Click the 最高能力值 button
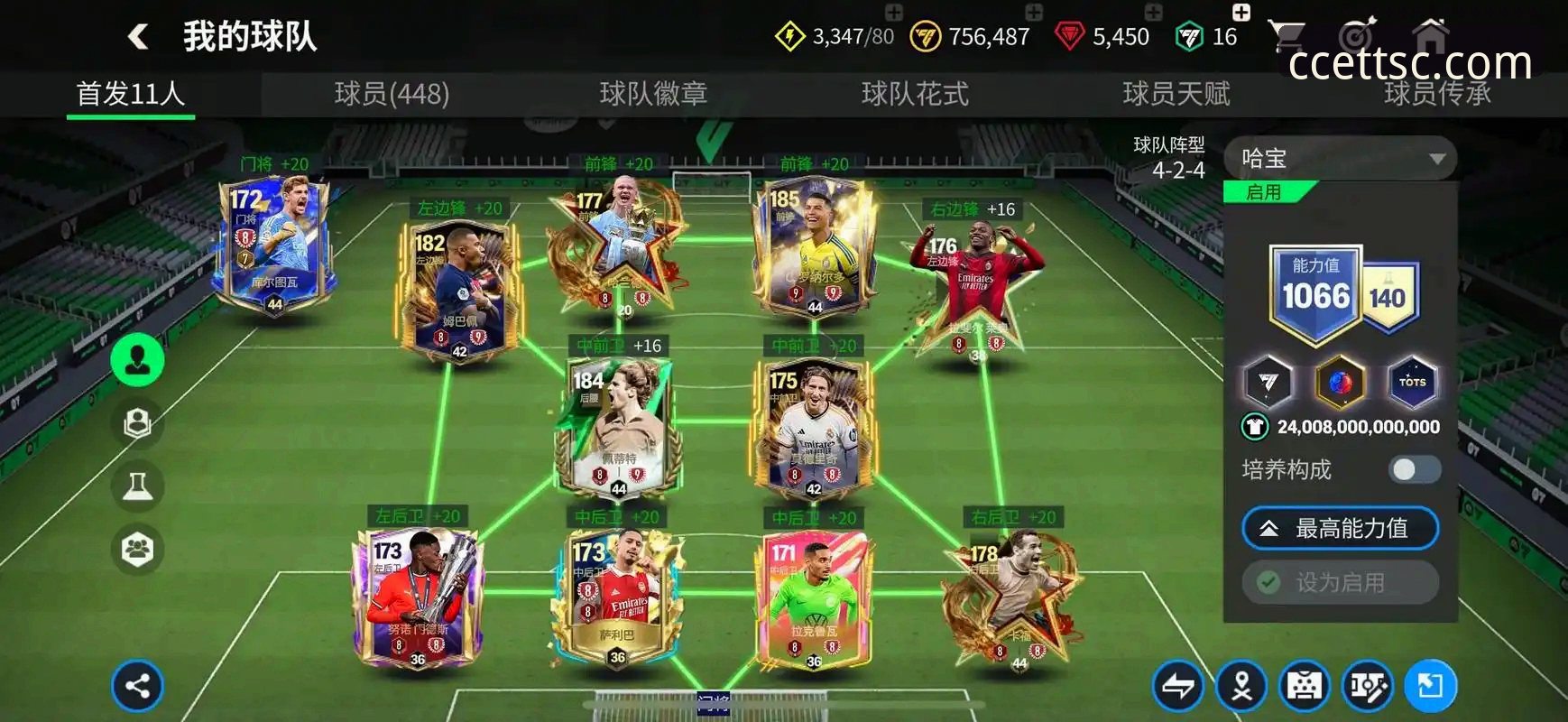This screenshot has height=722, width=1568. 1340,529
